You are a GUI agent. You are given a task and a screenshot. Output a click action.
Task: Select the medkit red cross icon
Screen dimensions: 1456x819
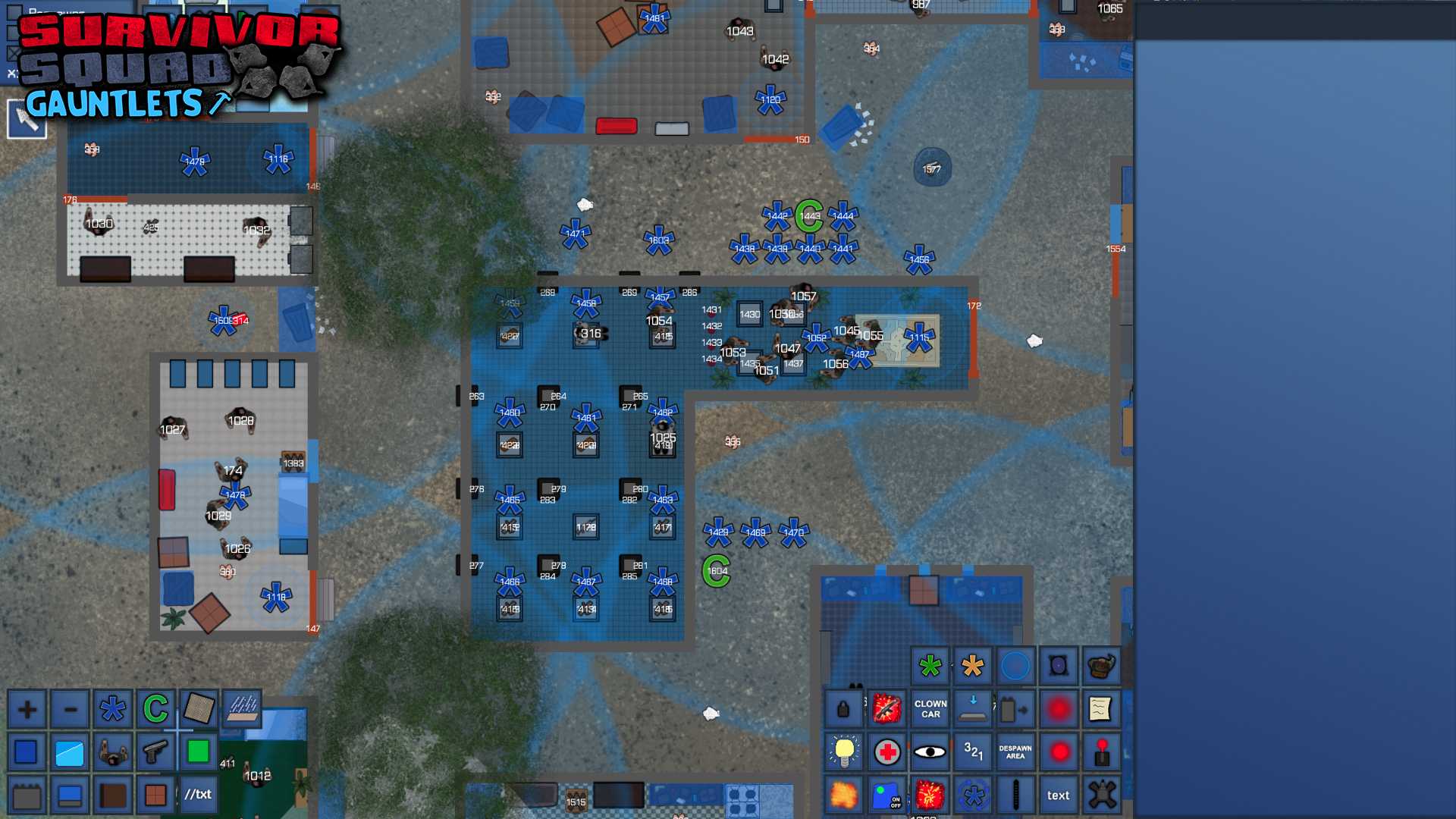point(887,752)
